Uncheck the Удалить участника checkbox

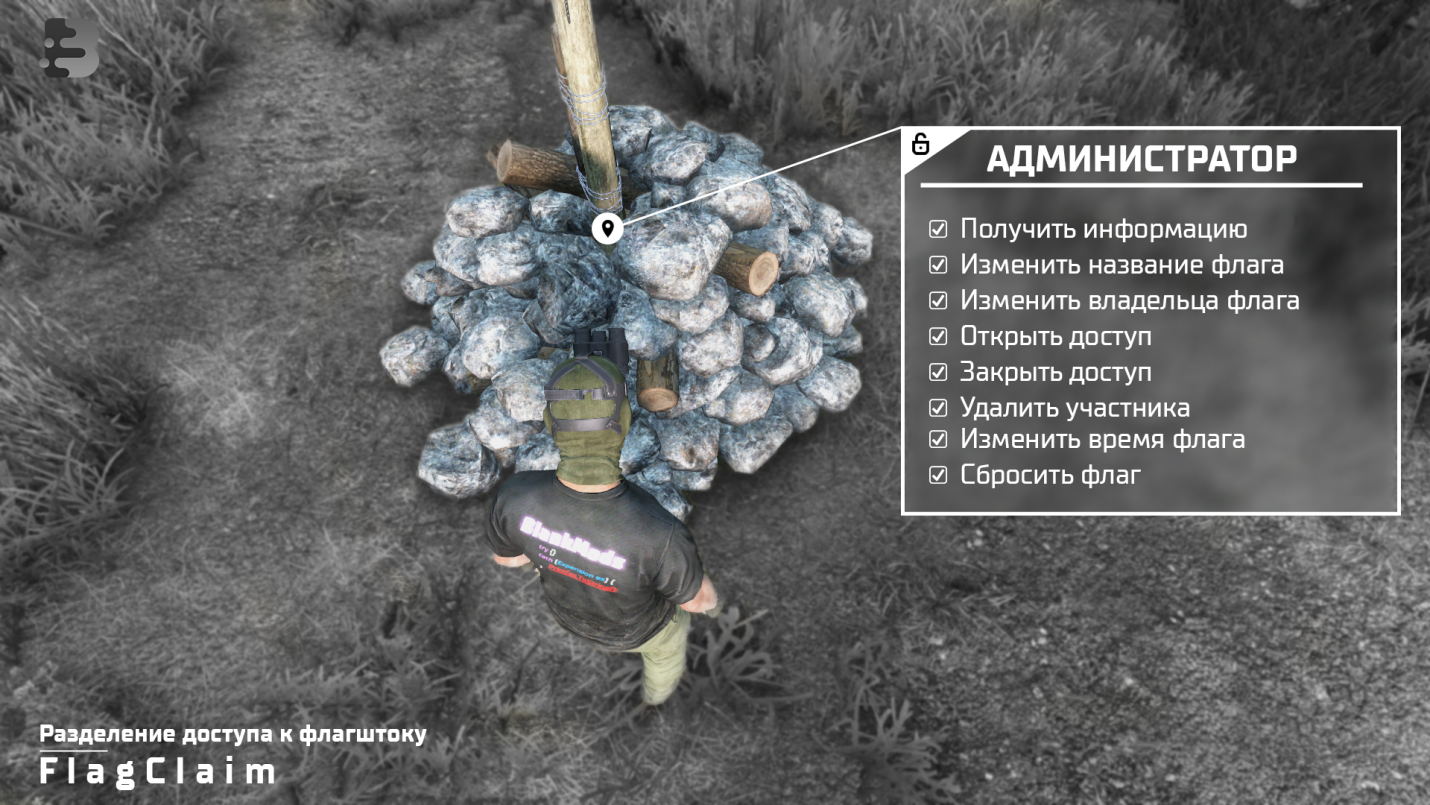938,408
